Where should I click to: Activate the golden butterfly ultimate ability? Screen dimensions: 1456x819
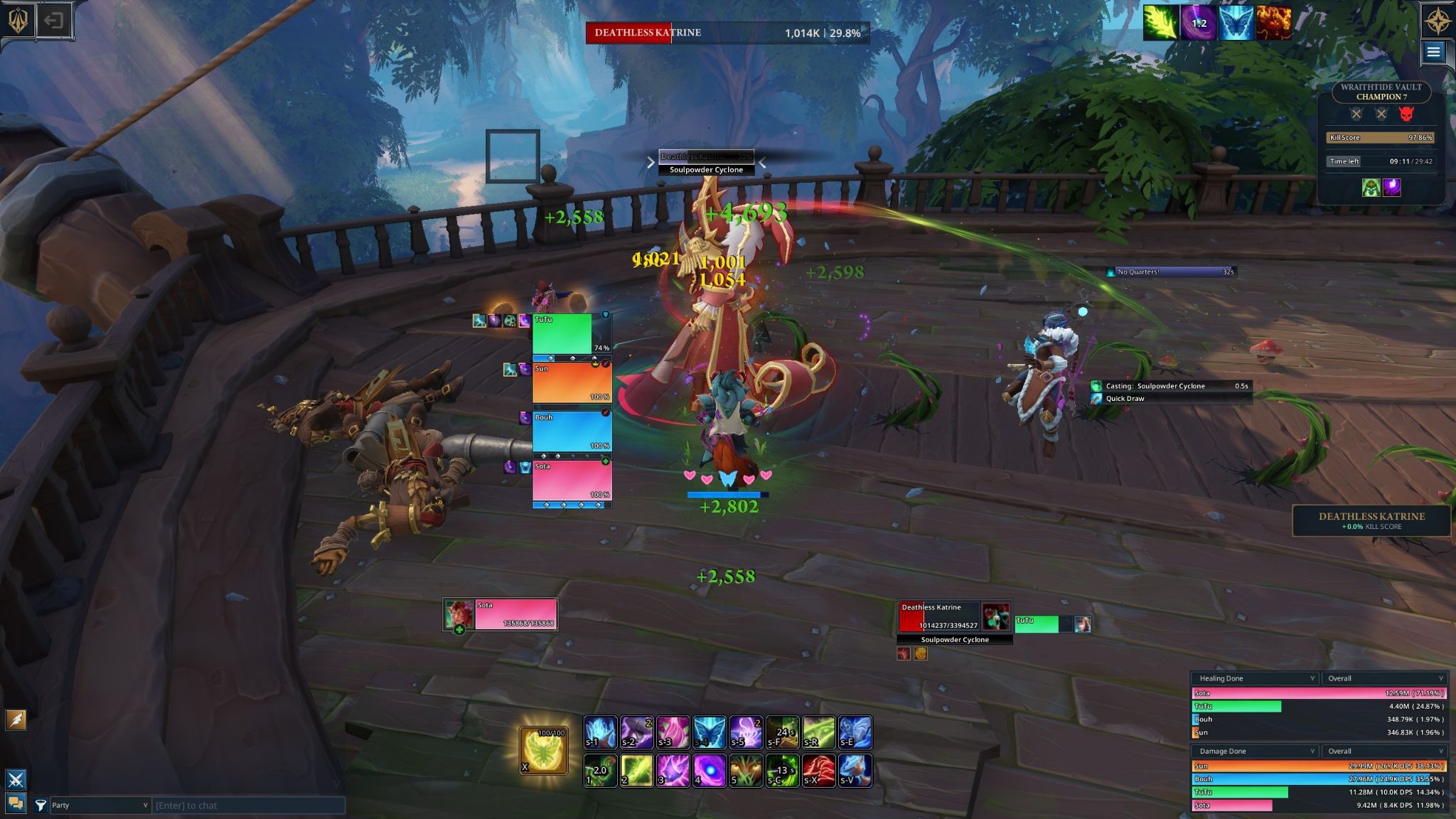(x=544, y=750)
